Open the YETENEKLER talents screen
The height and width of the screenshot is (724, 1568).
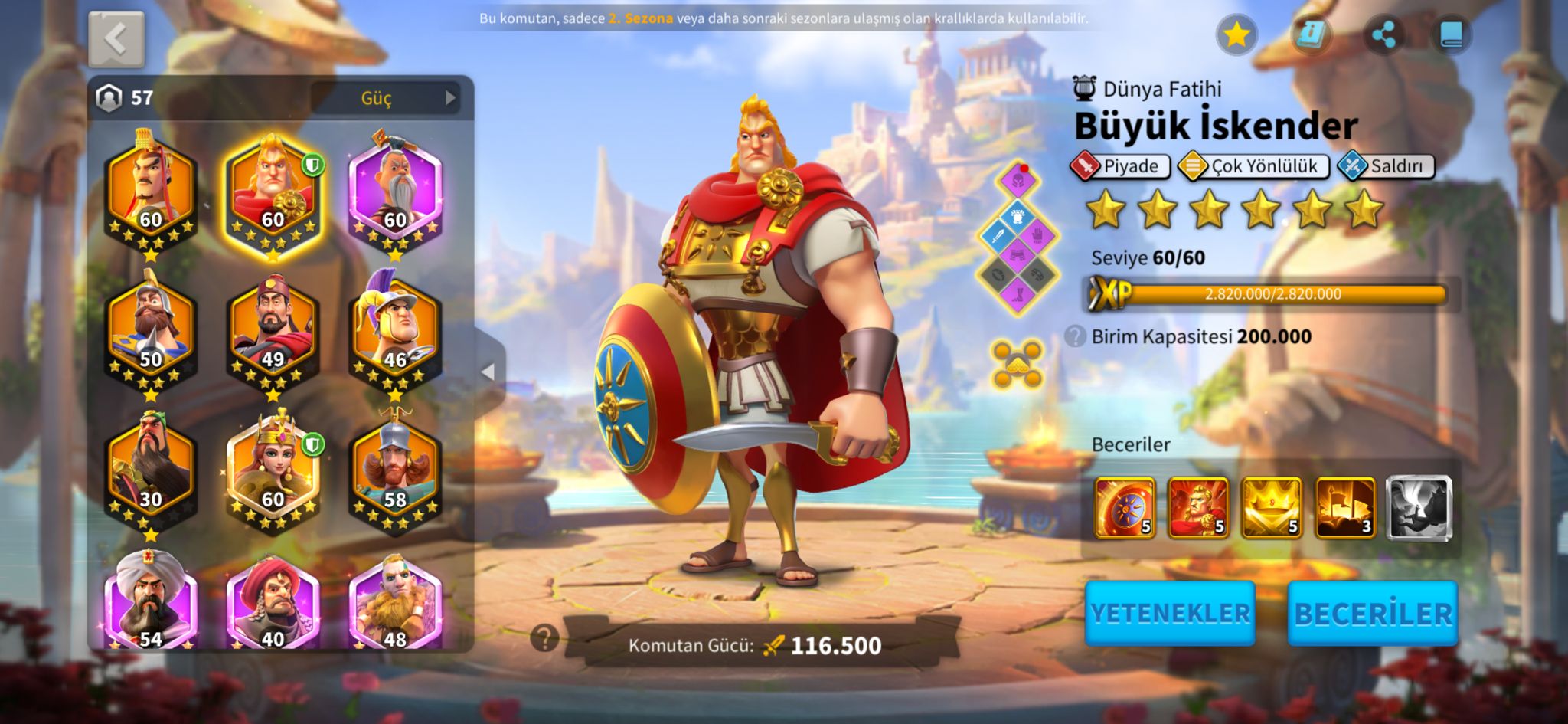1169,613
